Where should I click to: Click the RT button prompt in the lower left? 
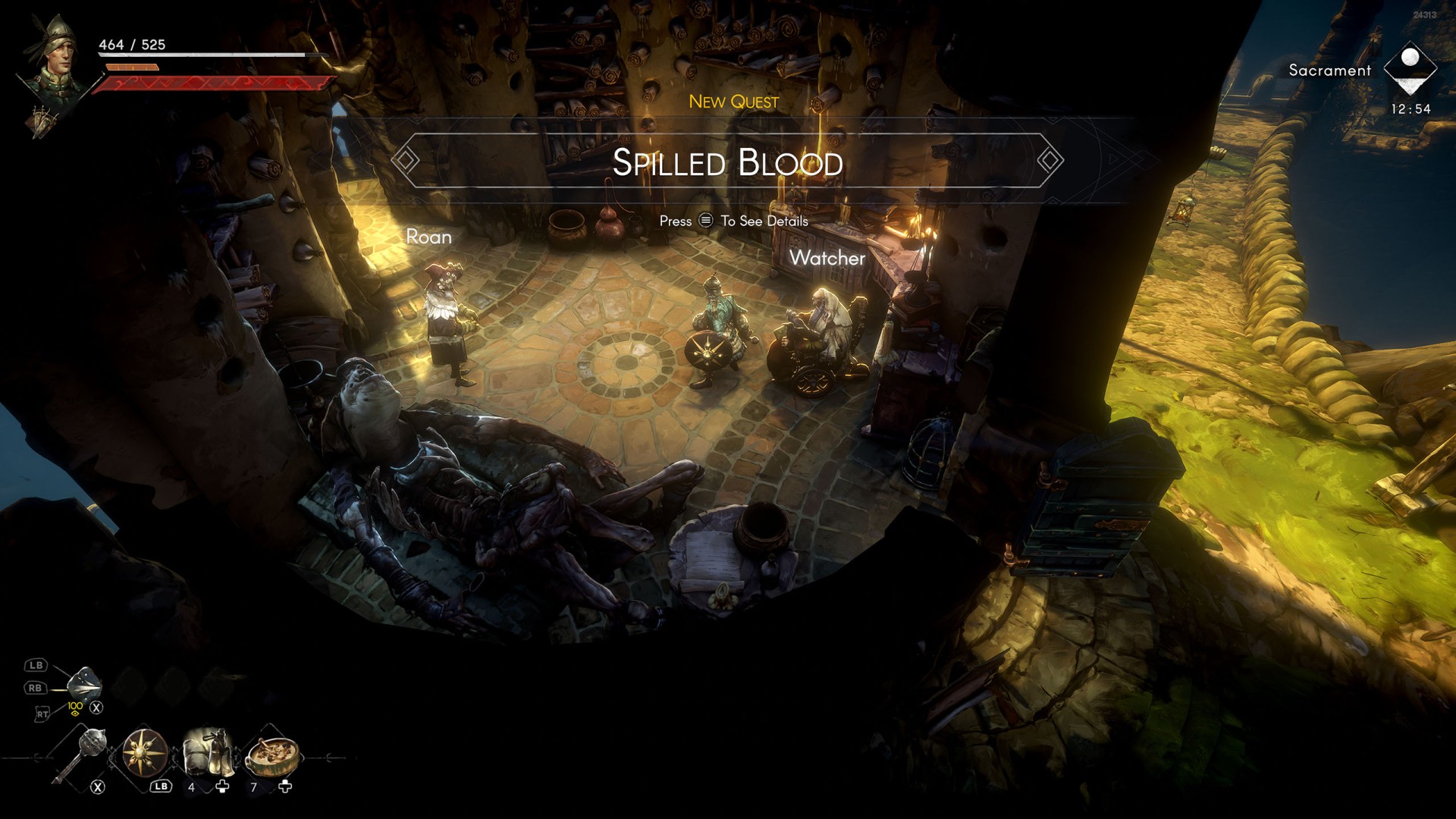click(43, 713)
